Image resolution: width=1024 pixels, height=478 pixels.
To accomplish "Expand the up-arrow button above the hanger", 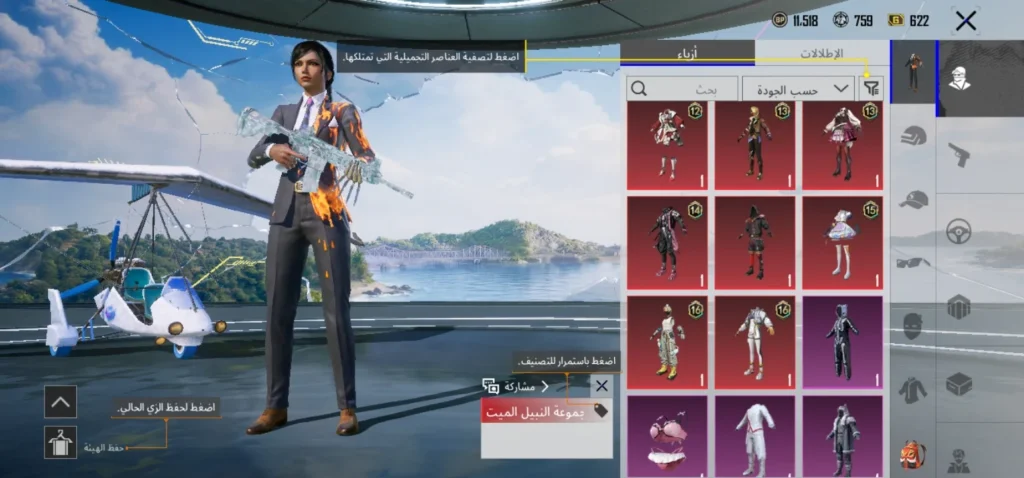I will click(x=60, y=402).
